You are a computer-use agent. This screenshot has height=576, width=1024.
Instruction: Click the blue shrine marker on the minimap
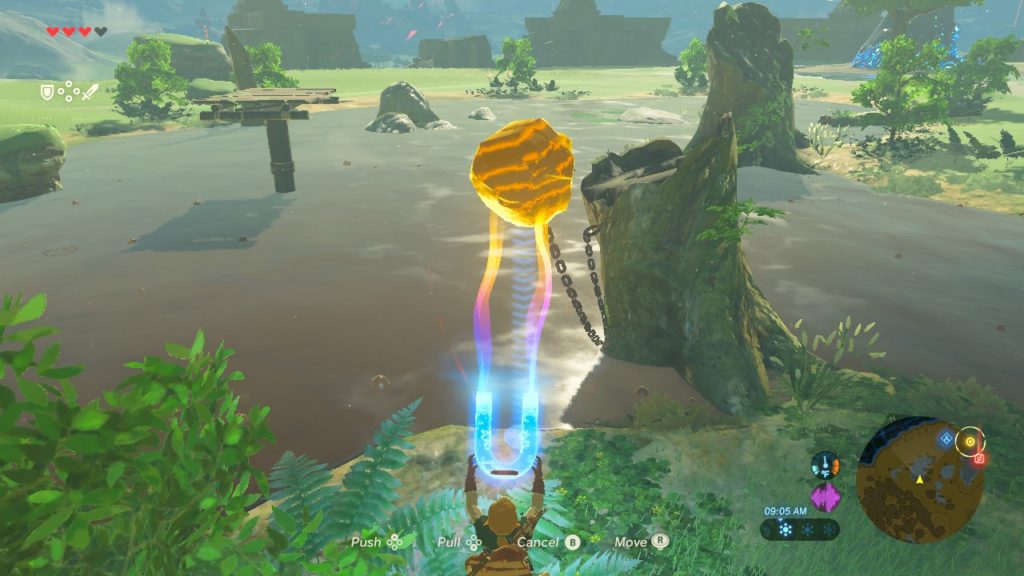pos(945,438)
